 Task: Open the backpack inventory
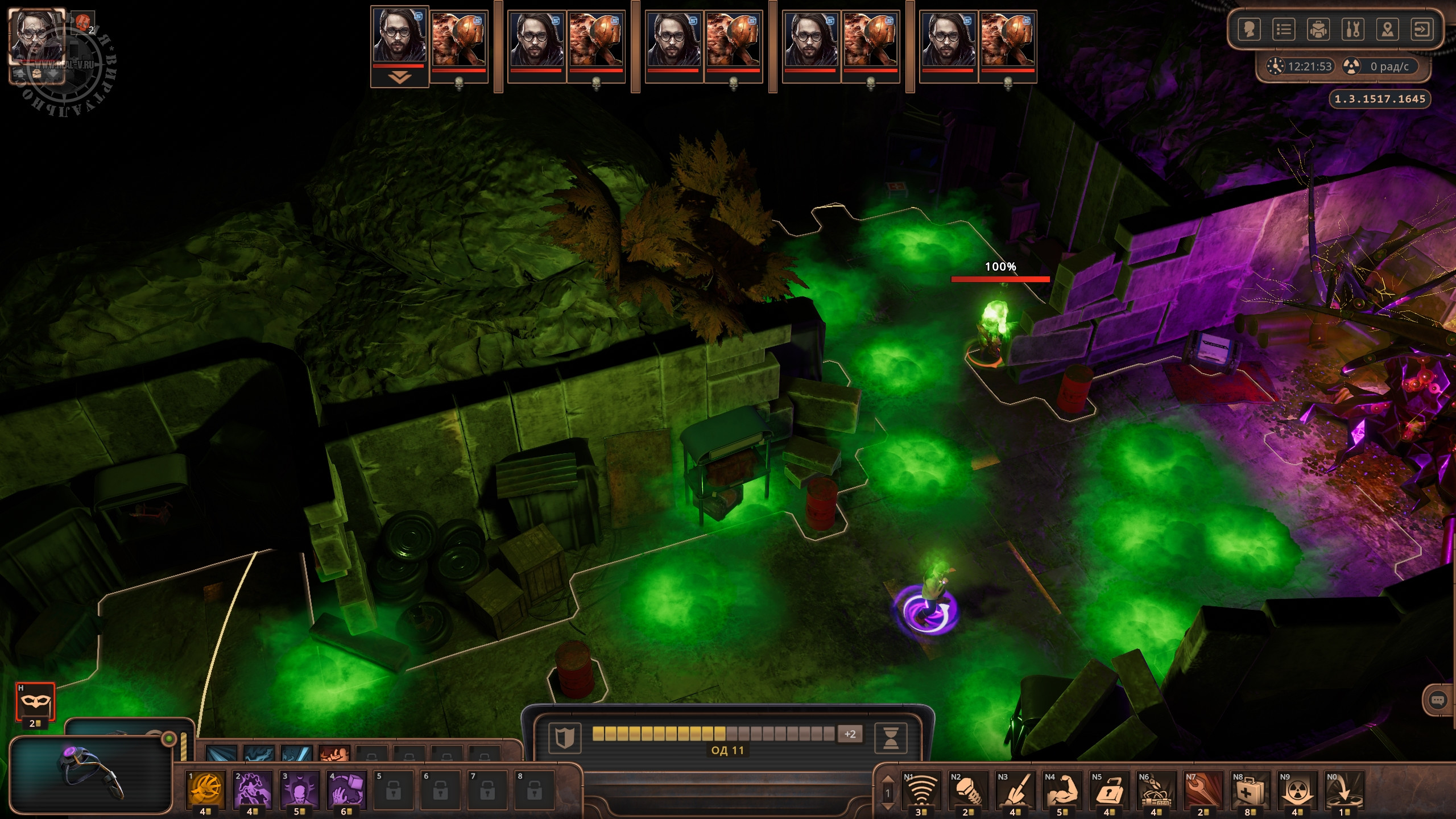tap(1318, 29)
